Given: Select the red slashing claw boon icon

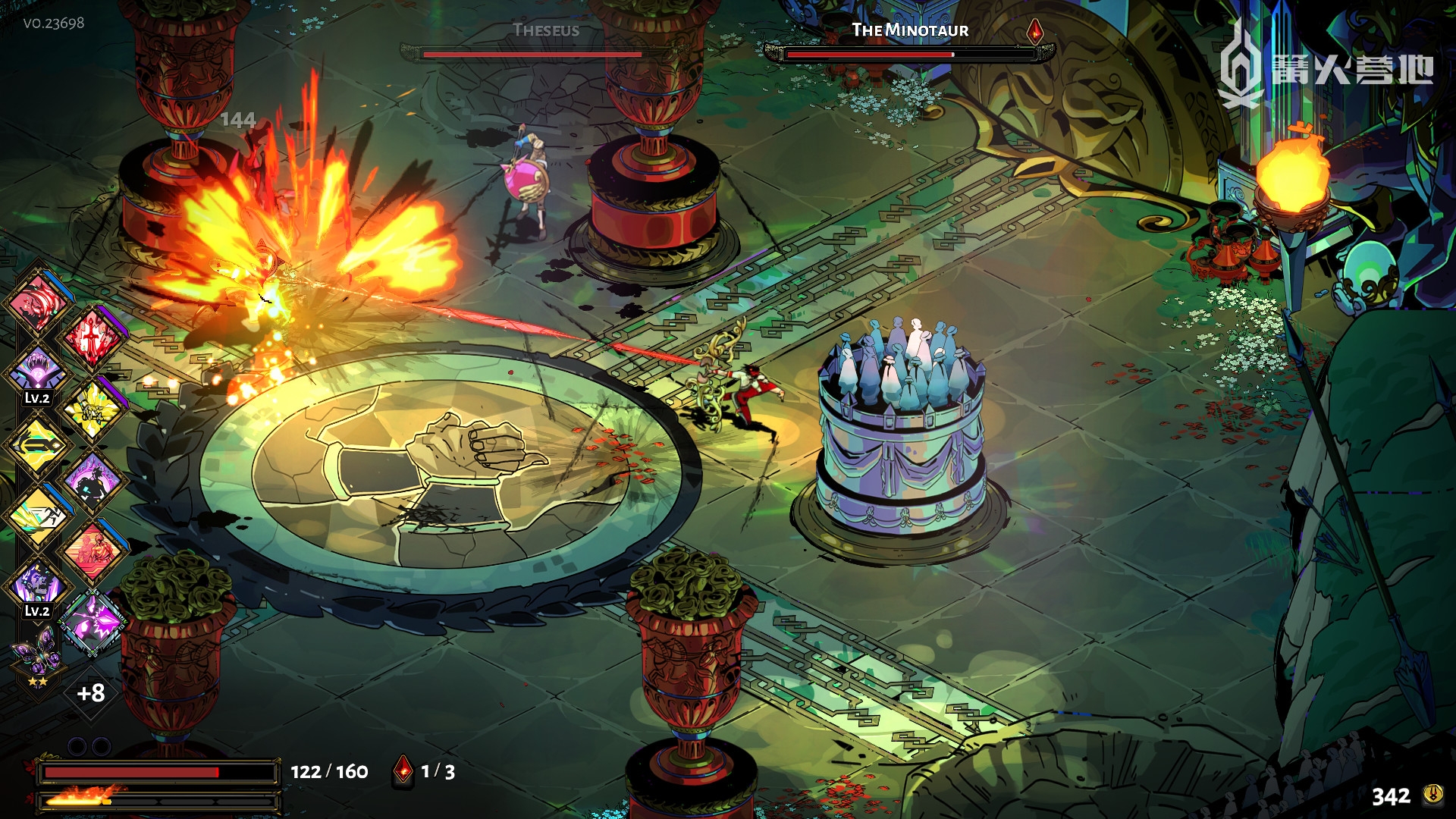Looking at the screenshot, I should pyautogui.click(x=37, y=303).
